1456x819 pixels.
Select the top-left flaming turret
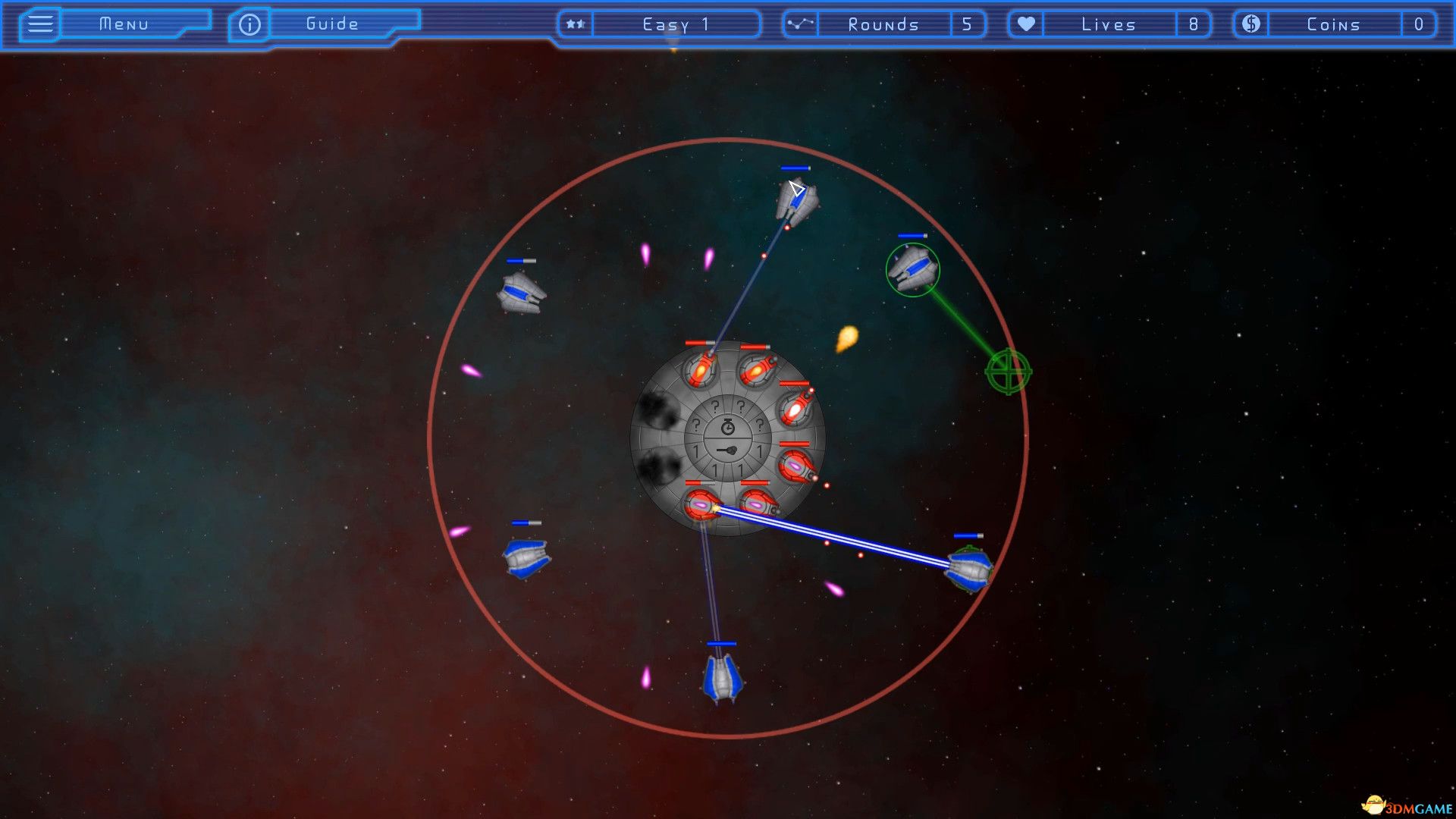[x=699, y=370]
